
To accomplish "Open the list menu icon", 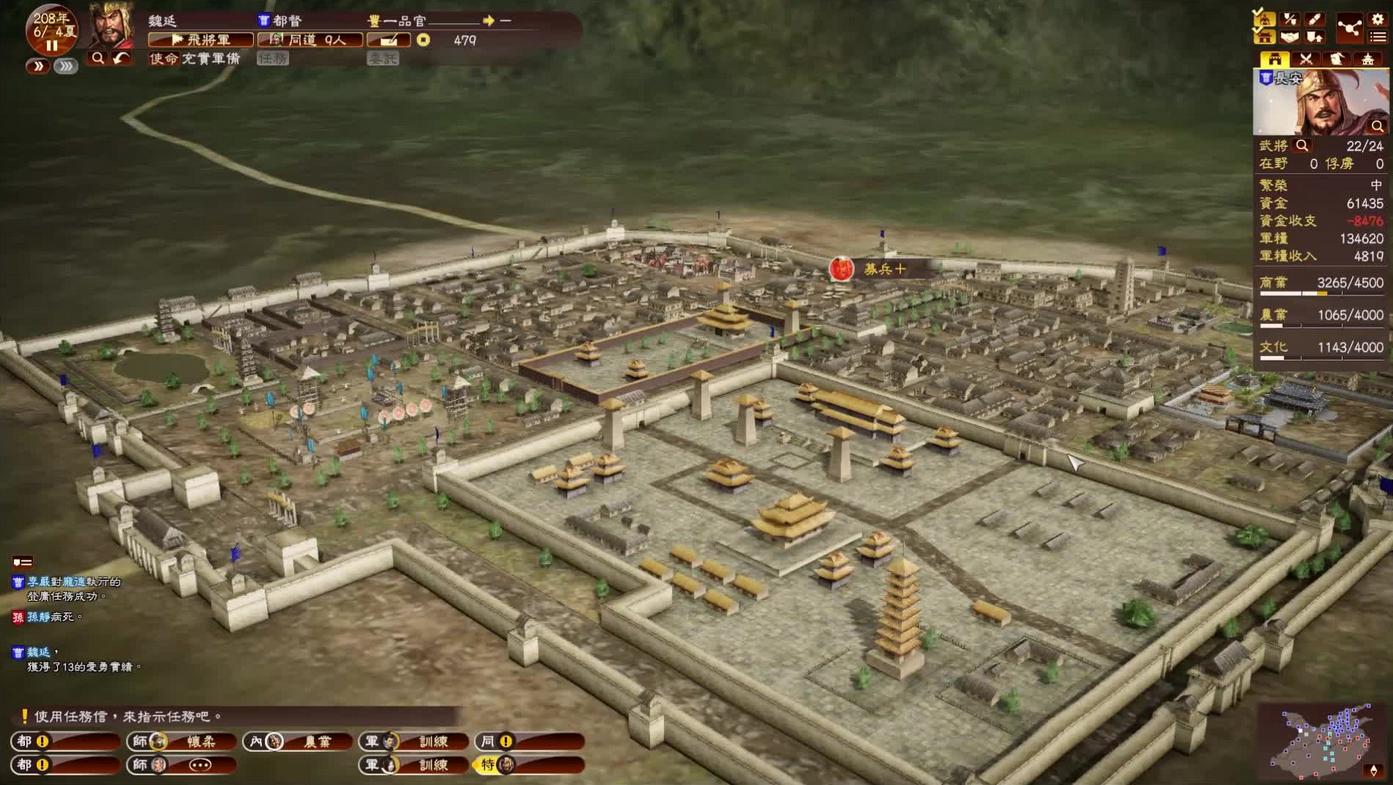I will coord(1378,37).
